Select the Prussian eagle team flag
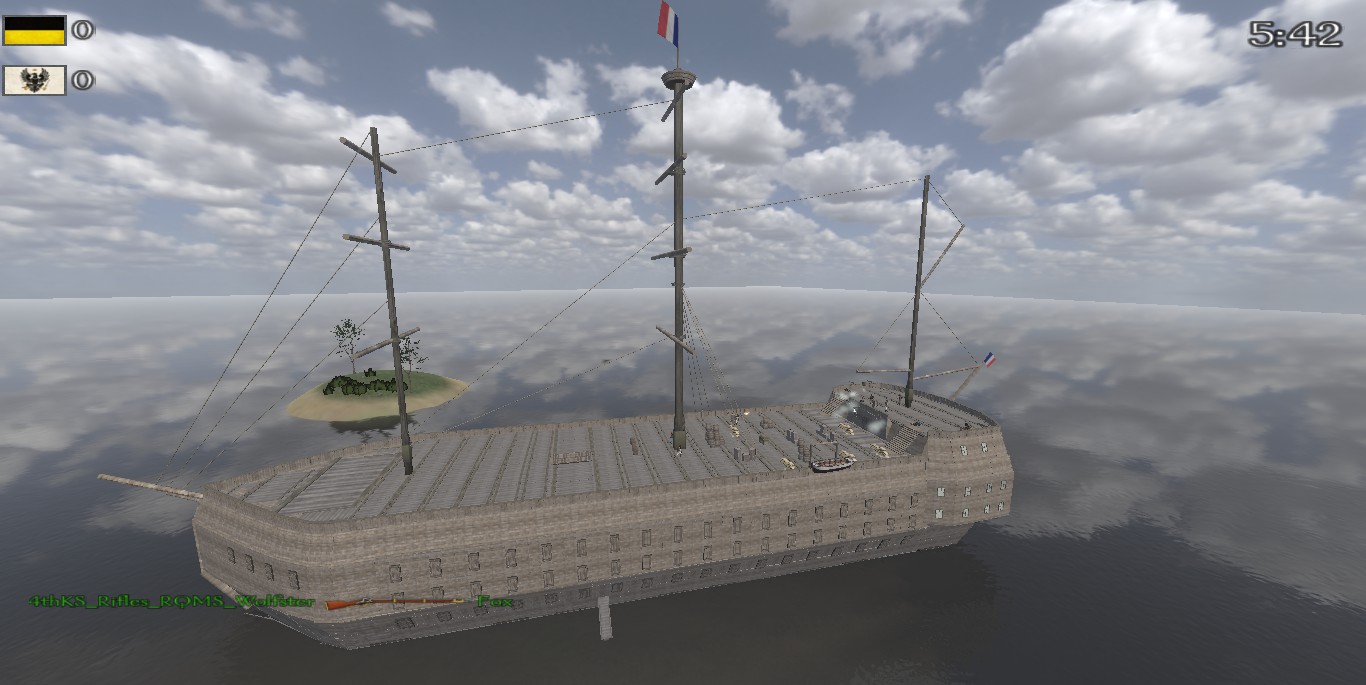The height and width of the screenshot is (685, 1366). 34,80
